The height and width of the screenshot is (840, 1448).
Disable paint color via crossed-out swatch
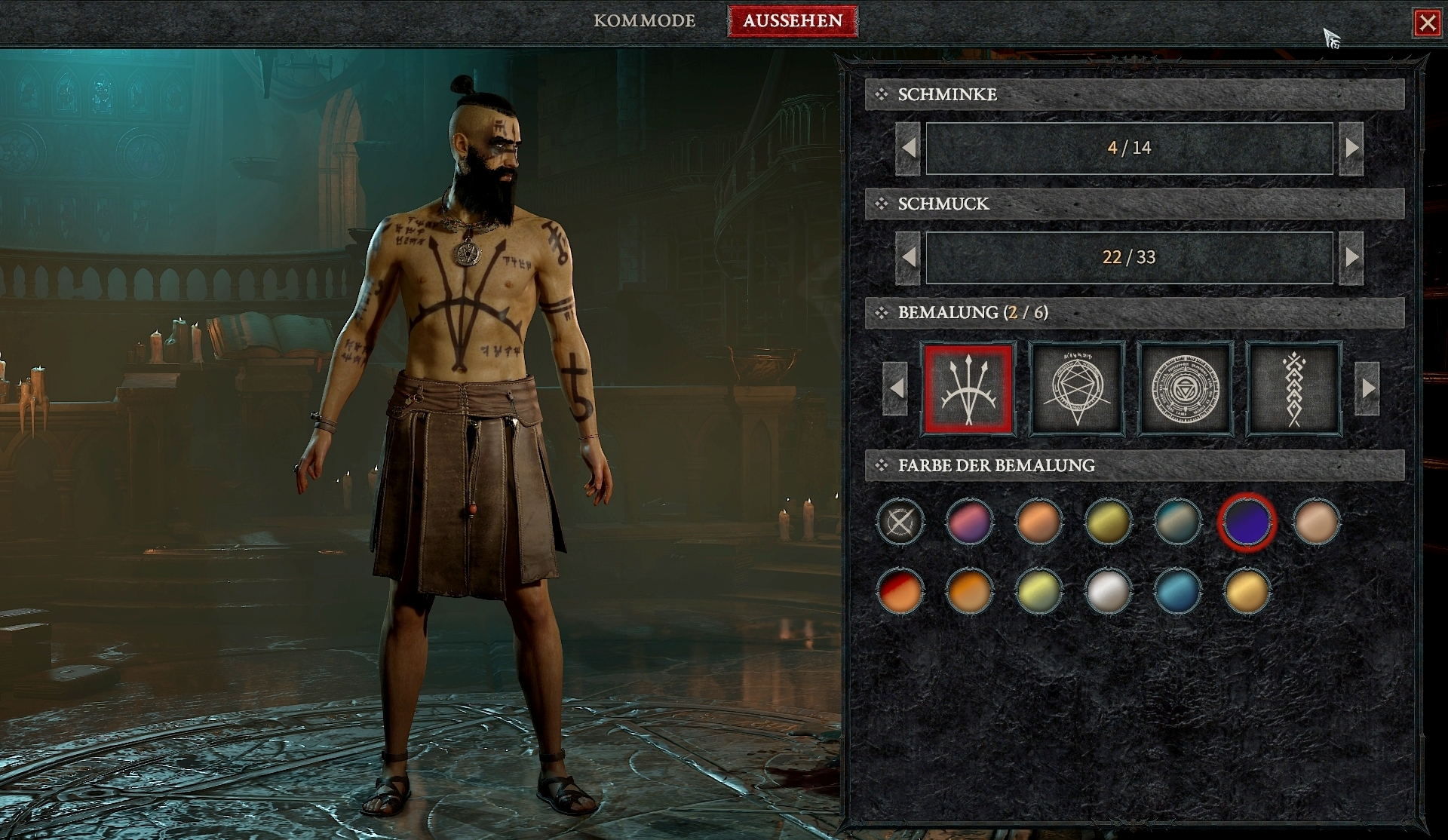point(902,523)
